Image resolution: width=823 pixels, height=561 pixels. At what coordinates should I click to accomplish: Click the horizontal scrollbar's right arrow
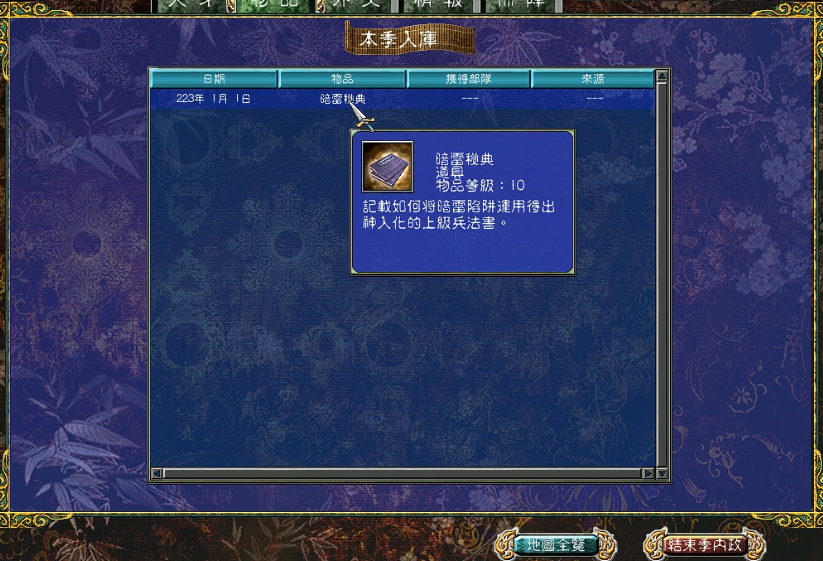click(x=648, y=474)
